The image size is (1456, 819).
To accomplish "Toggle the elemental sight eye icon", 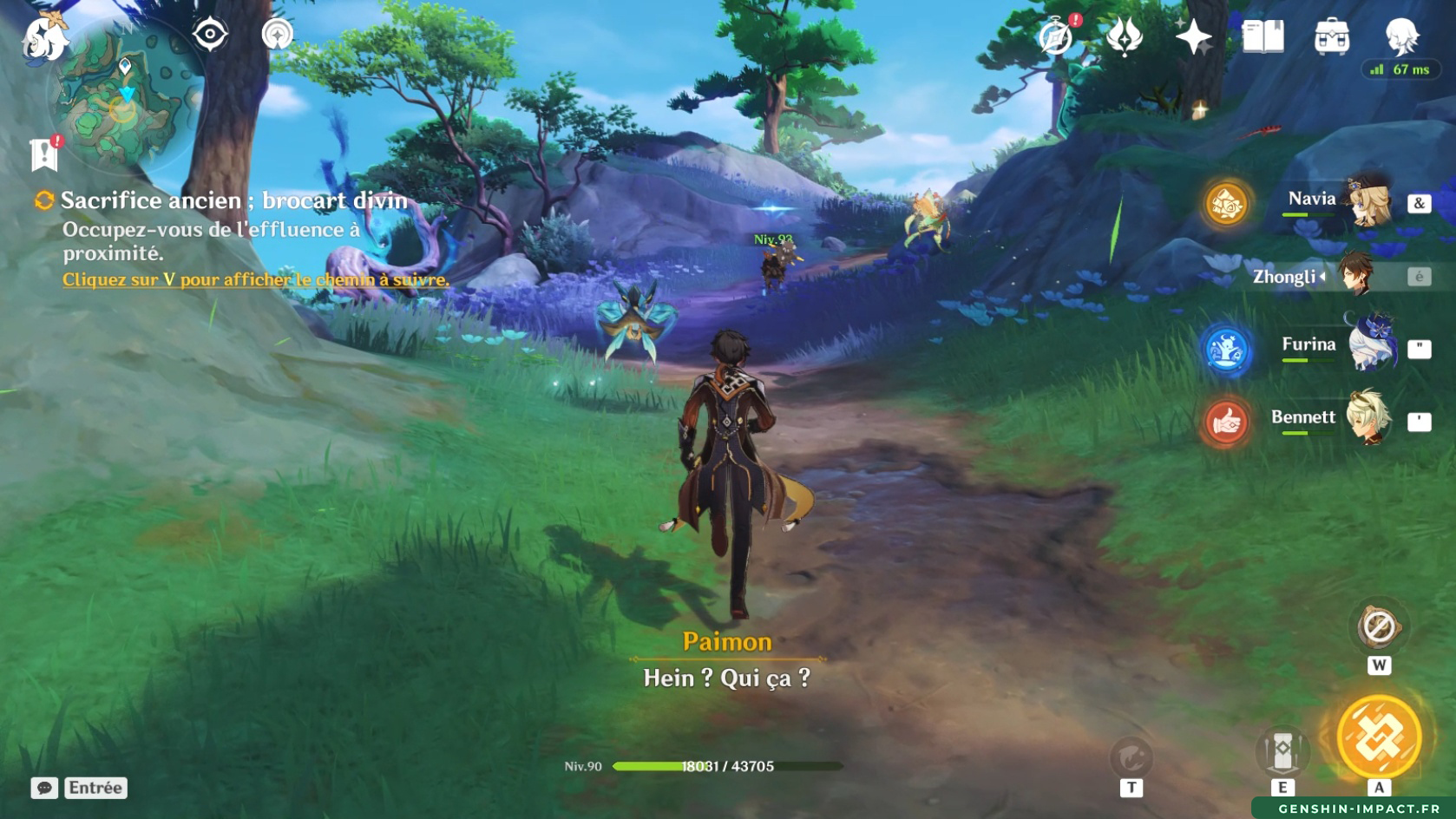I will click(210, 35).
